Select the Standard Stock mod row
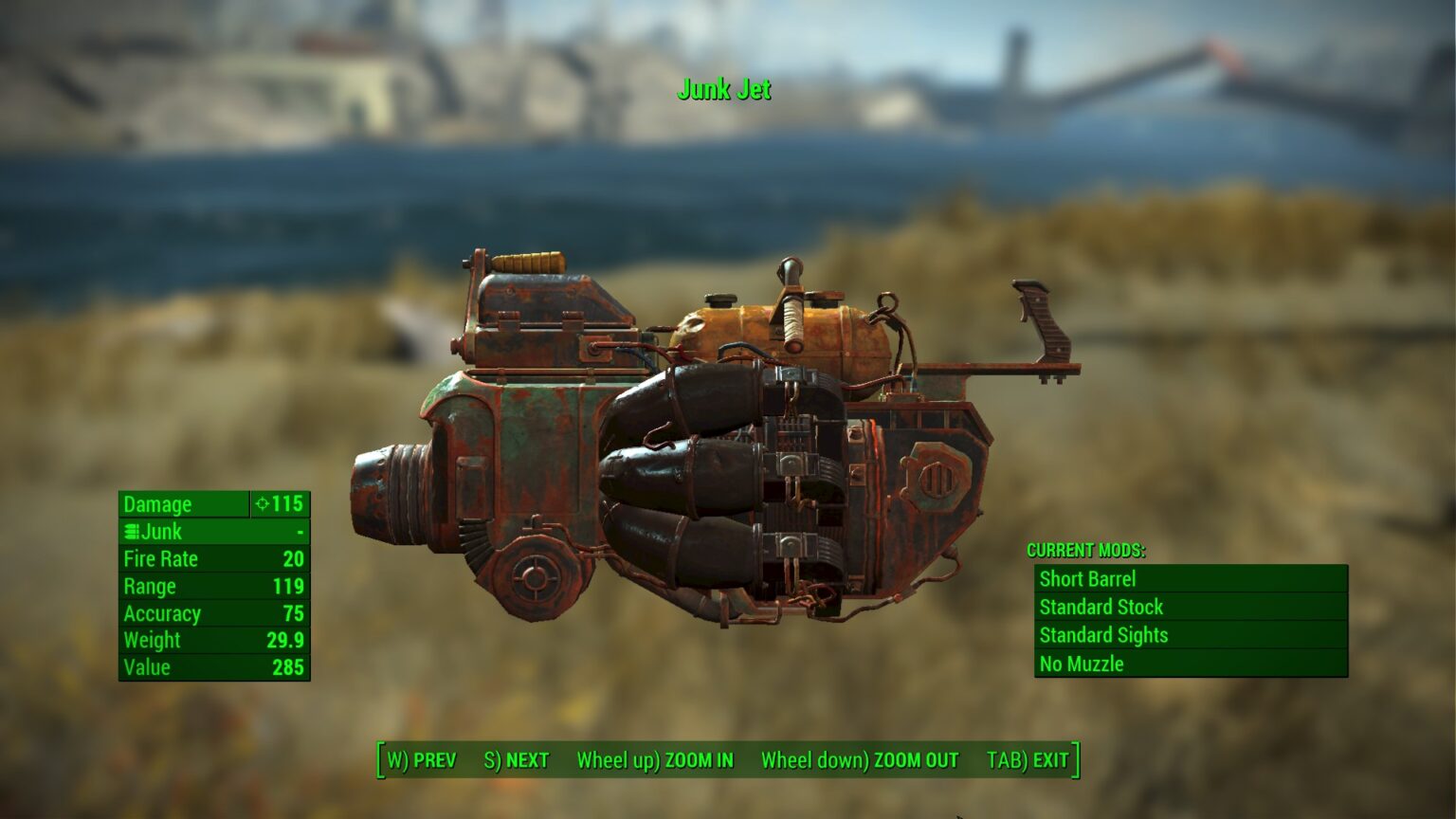This screenshot has width=1456, height=819. pos(1190,608)
